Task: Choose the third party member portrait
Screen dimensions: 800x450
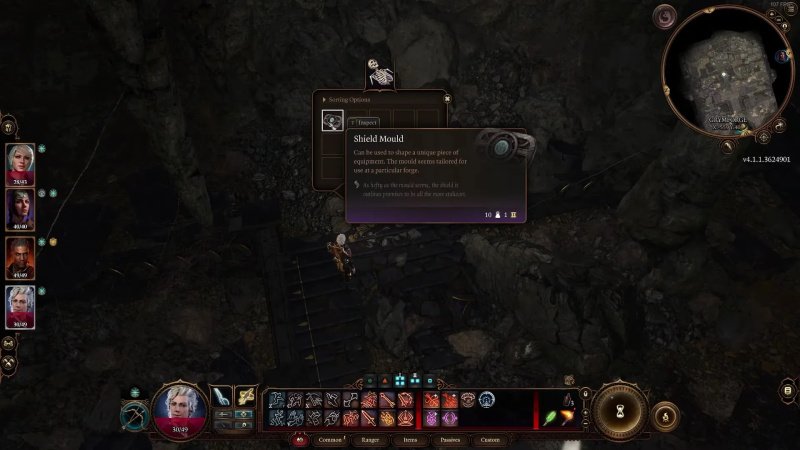Action: [21, 255]
